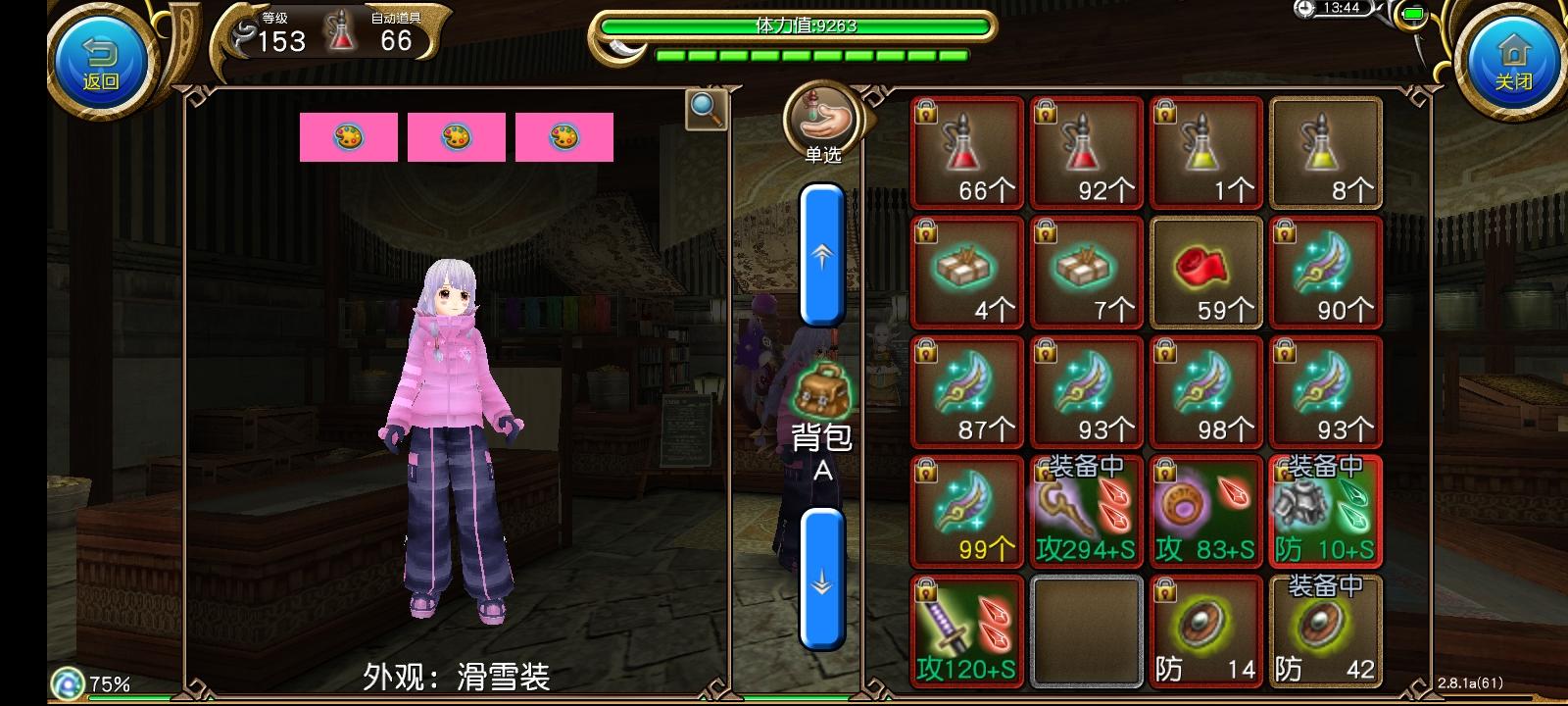Select the red potion stack of 66个

966,154
